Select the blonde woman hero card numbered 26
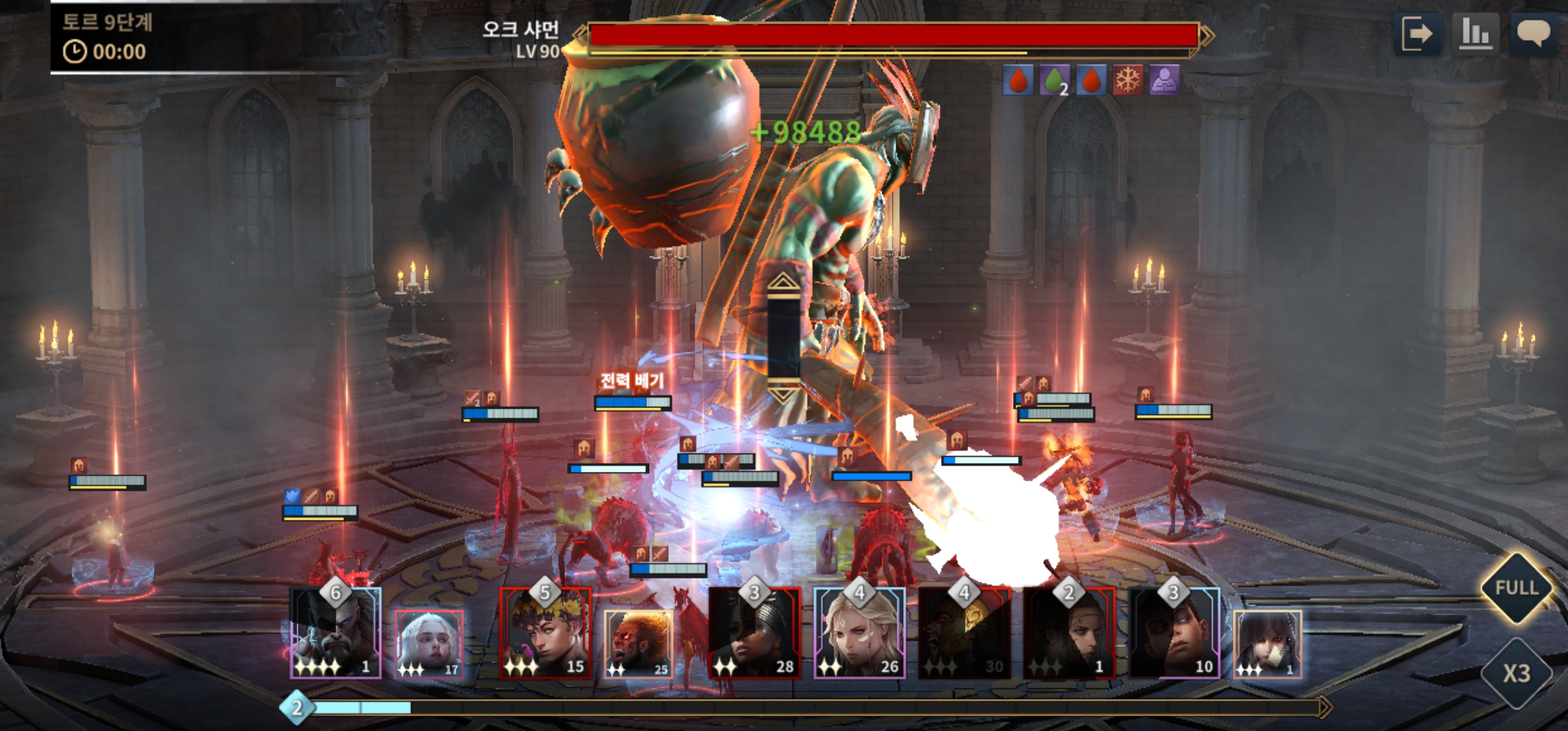The width and height of the screenshot is (1568, 731). click(x=859, y=634)
